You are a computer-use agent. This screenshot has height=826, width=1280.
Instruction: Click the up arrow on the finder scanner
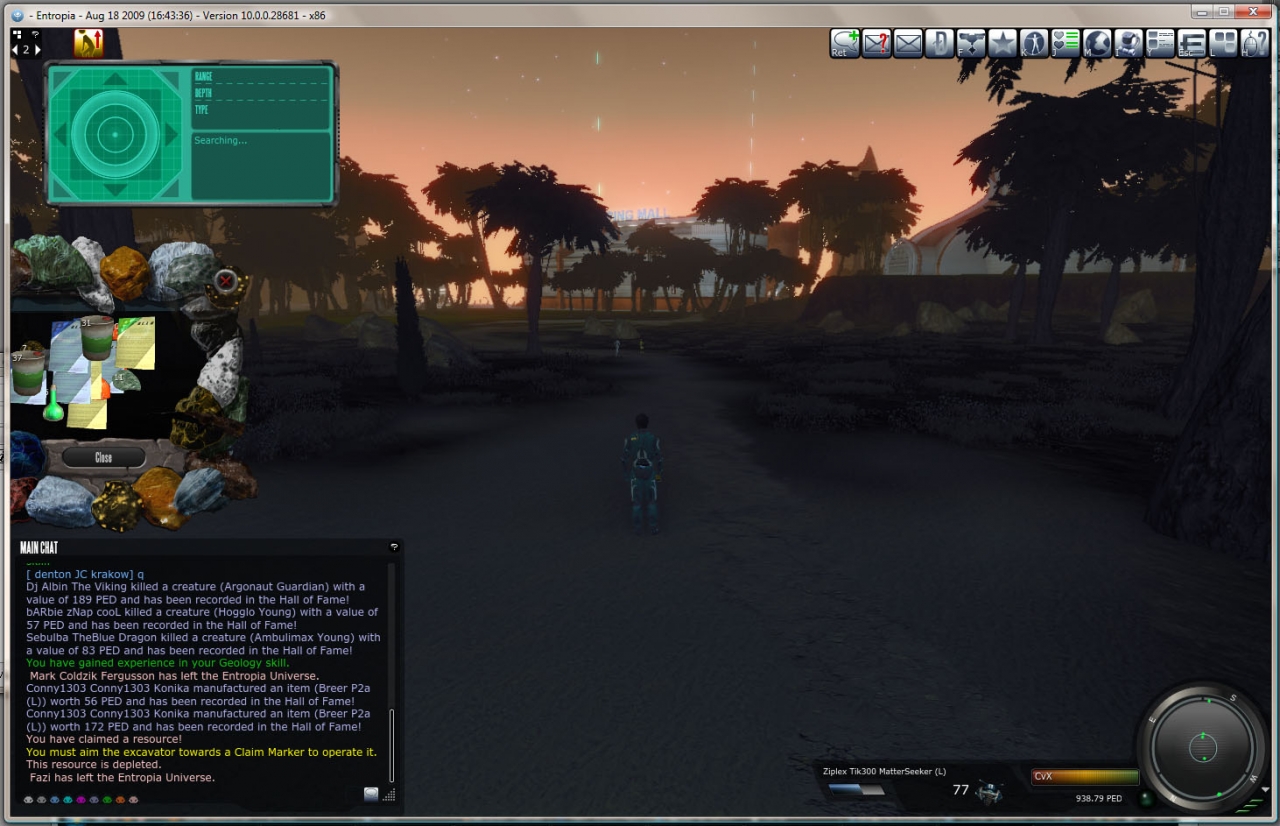(x=115, y=79)
